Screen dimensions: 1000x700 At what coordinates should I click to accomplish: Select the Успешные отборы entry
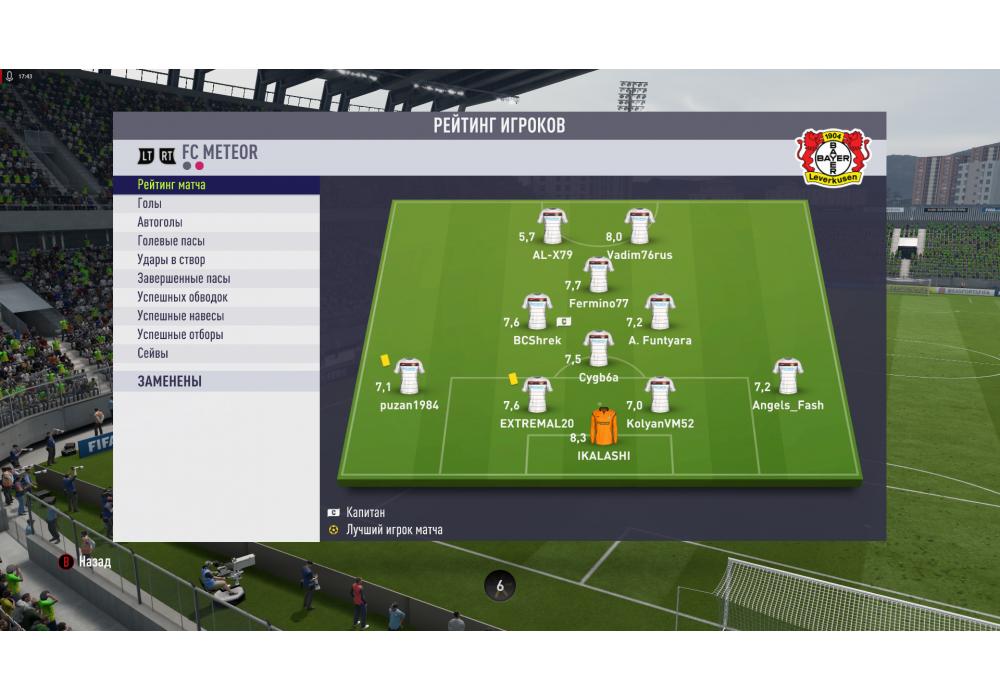click(x=216, y=335)
